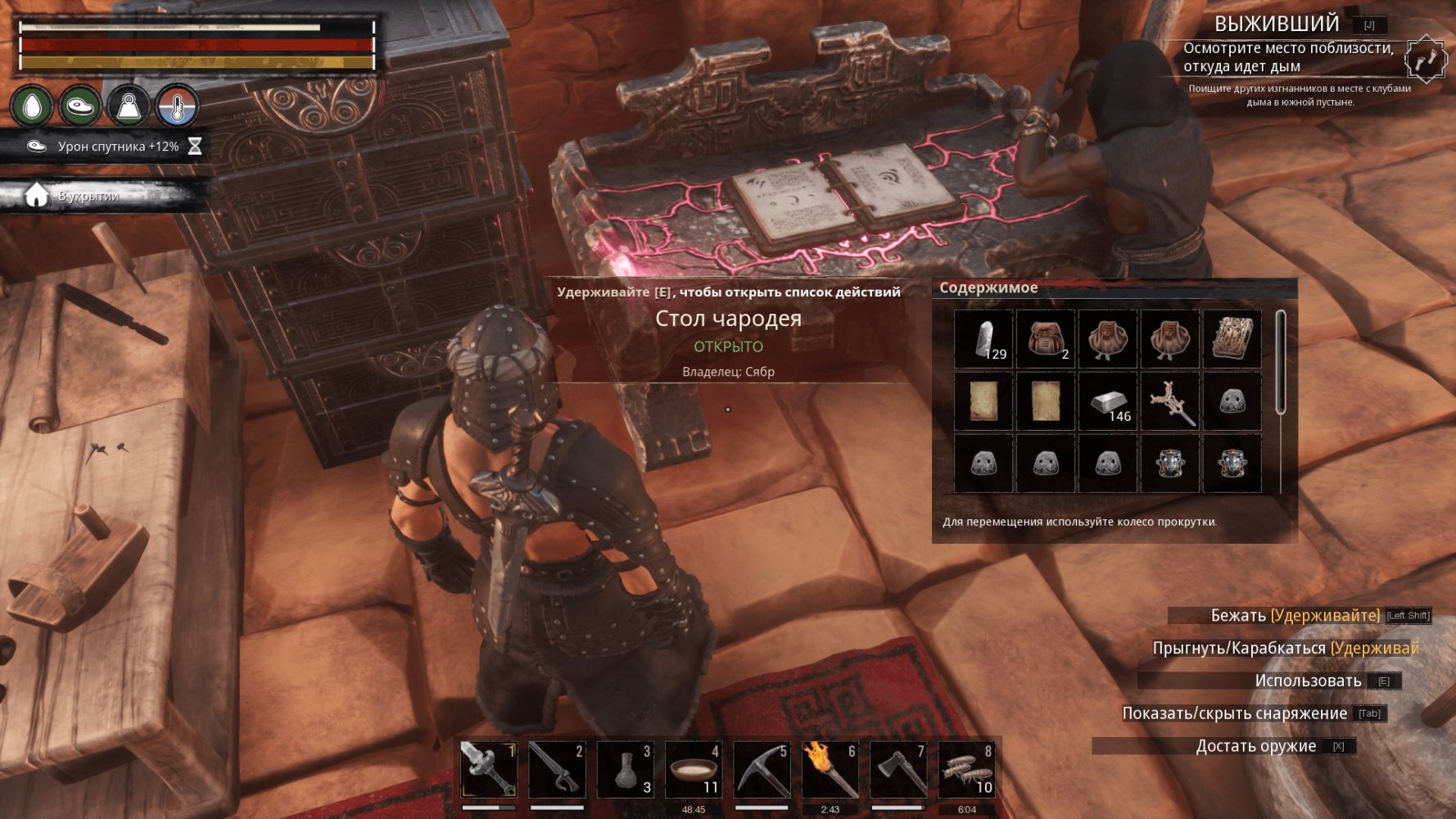Viewport: 1456px width, 819px height.
Task: Click the hunger meat status icon
Action: [80, 106]
